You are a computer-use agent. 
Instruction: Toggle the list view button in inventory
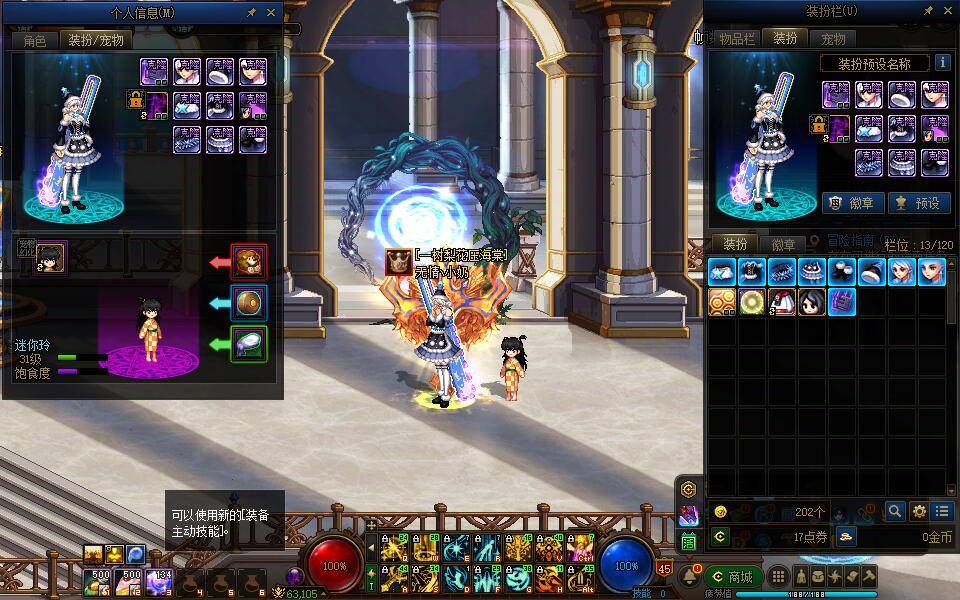[942, 511]
